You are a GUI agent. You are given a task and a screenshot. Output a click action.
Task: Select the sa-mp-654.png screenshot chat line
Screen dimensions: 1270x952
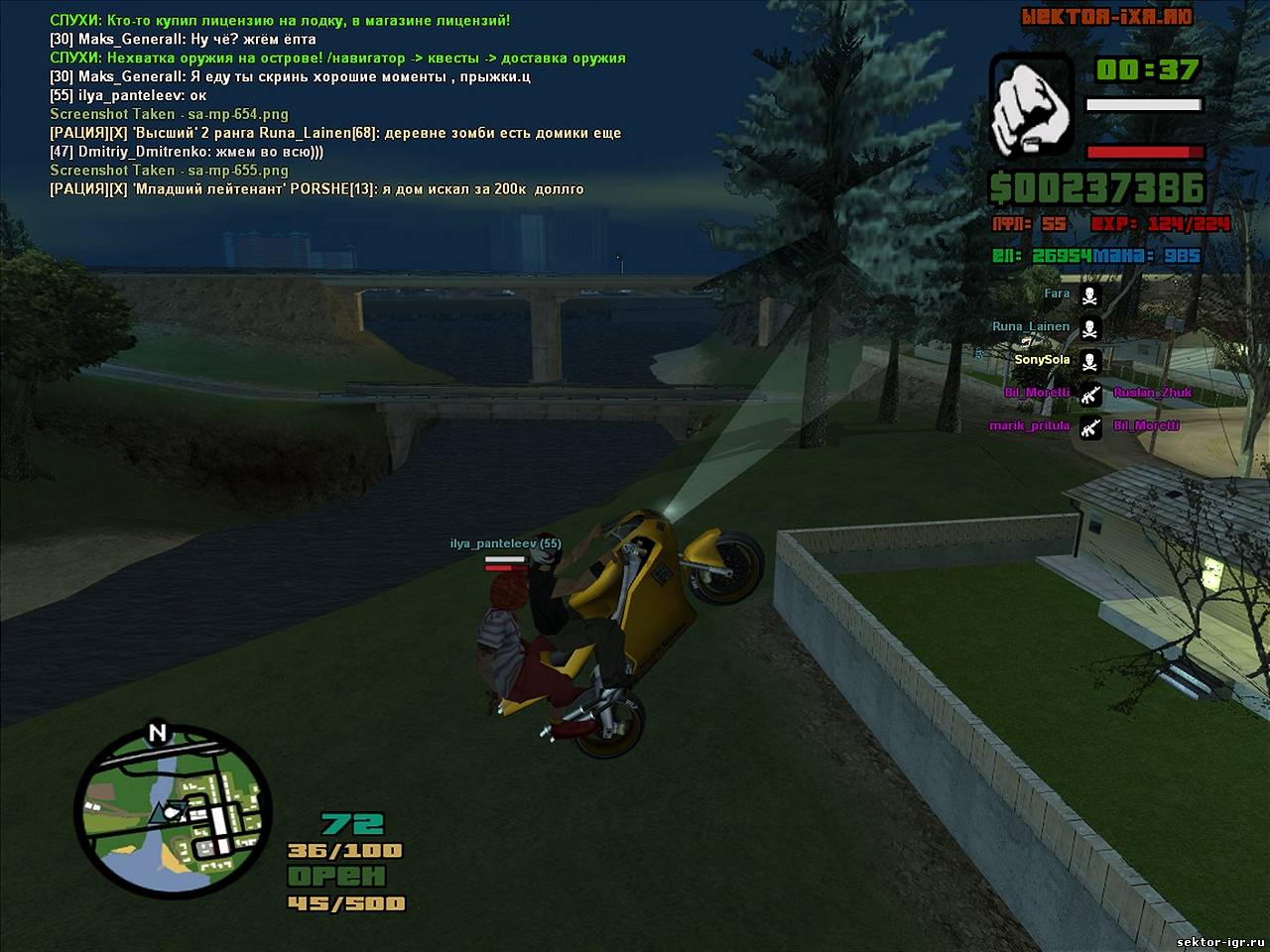point(169,114)
